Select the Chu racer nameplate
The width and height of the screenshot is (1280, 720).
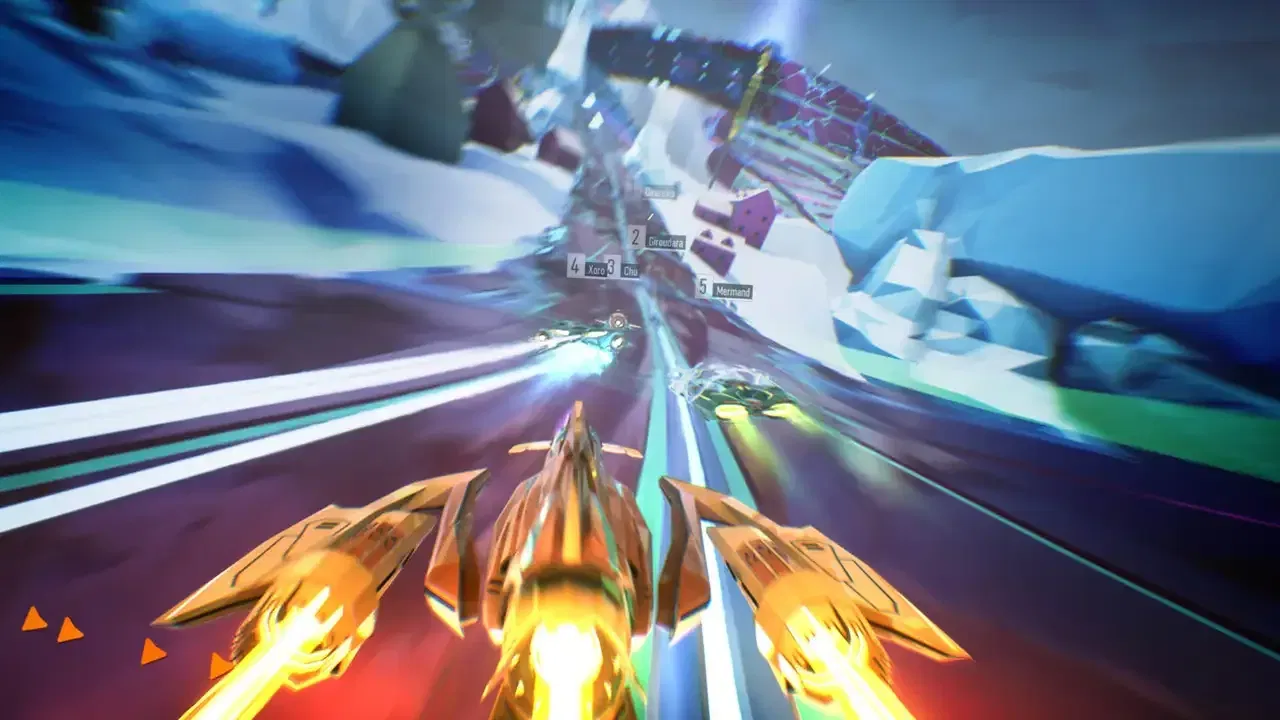[x=631, y=270]
